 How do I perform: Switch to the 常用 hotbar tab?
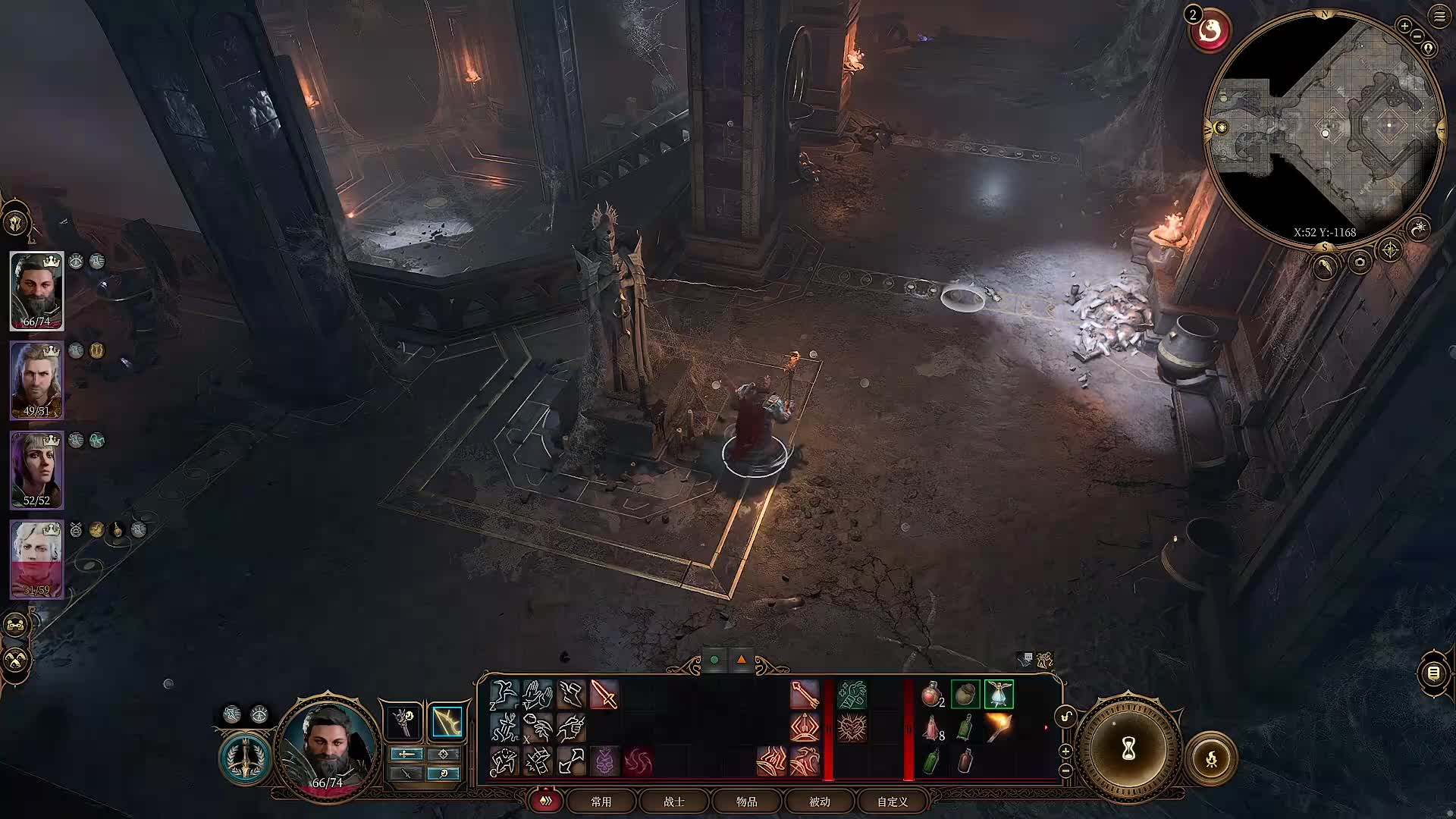[x=601, y=802]
